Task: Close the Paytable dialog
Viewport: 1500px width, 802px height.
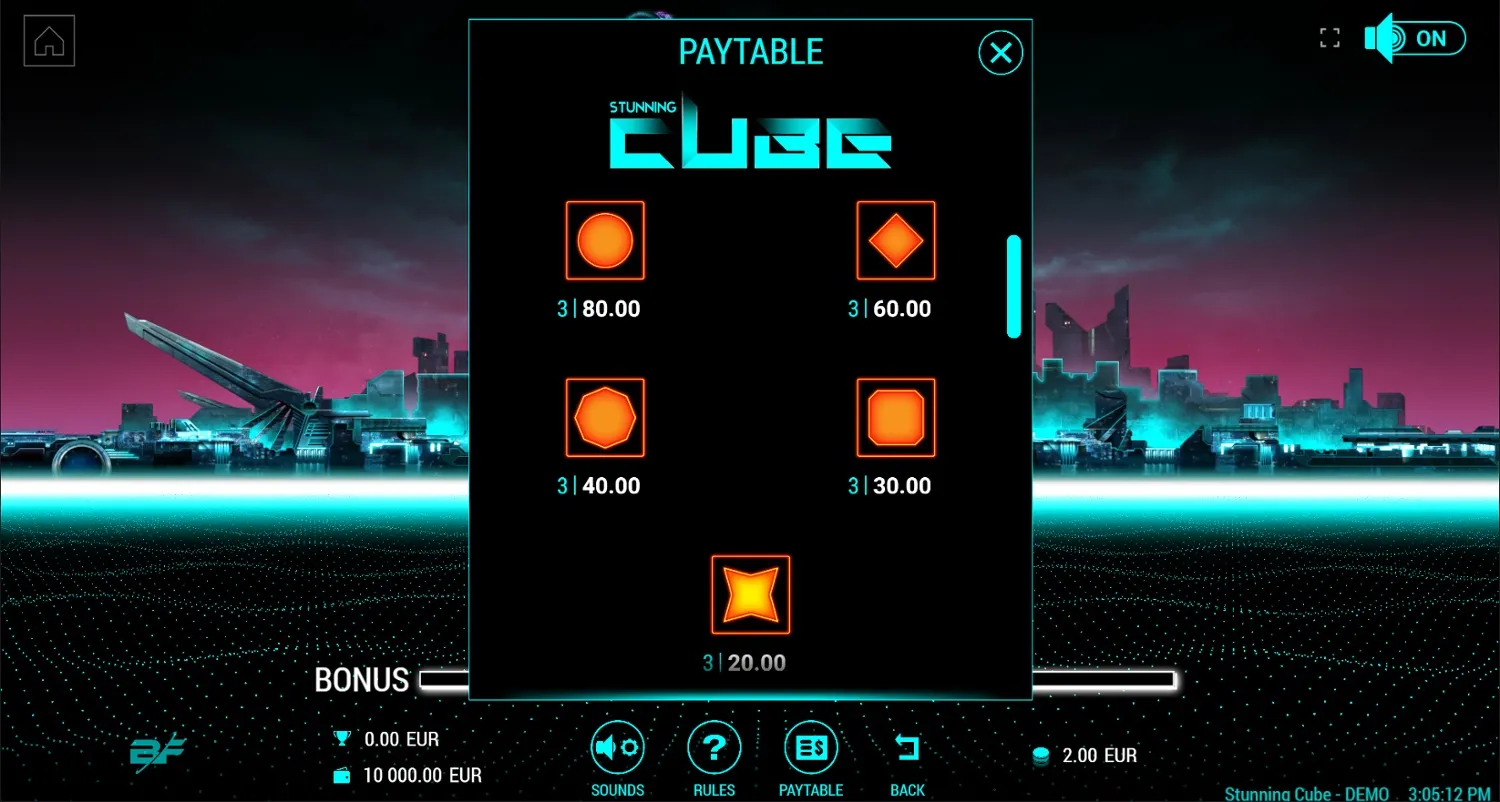Action: 999,53
